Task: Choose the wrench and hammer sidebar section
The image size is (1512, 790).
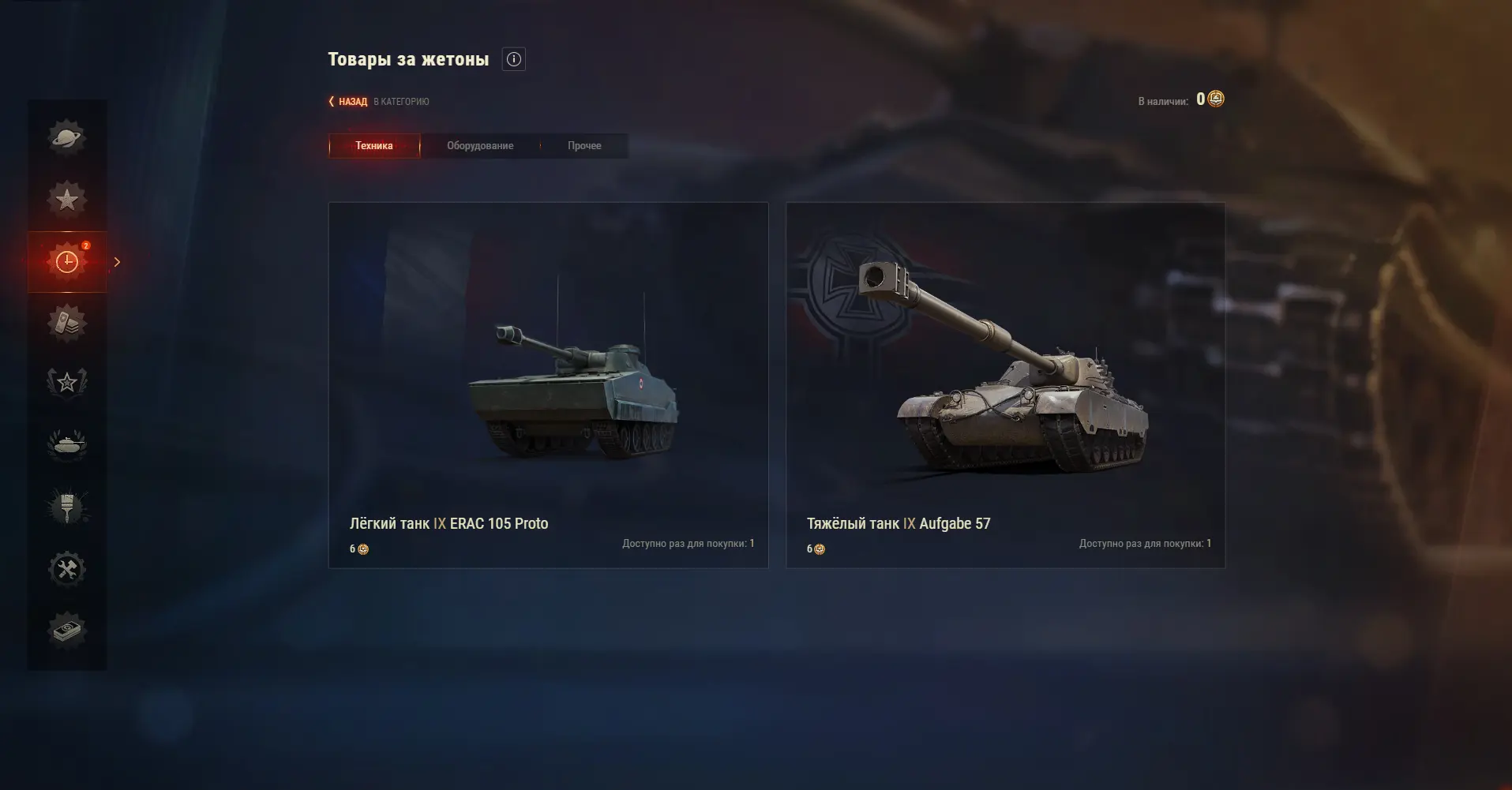Action: click(x=67, y=569)
